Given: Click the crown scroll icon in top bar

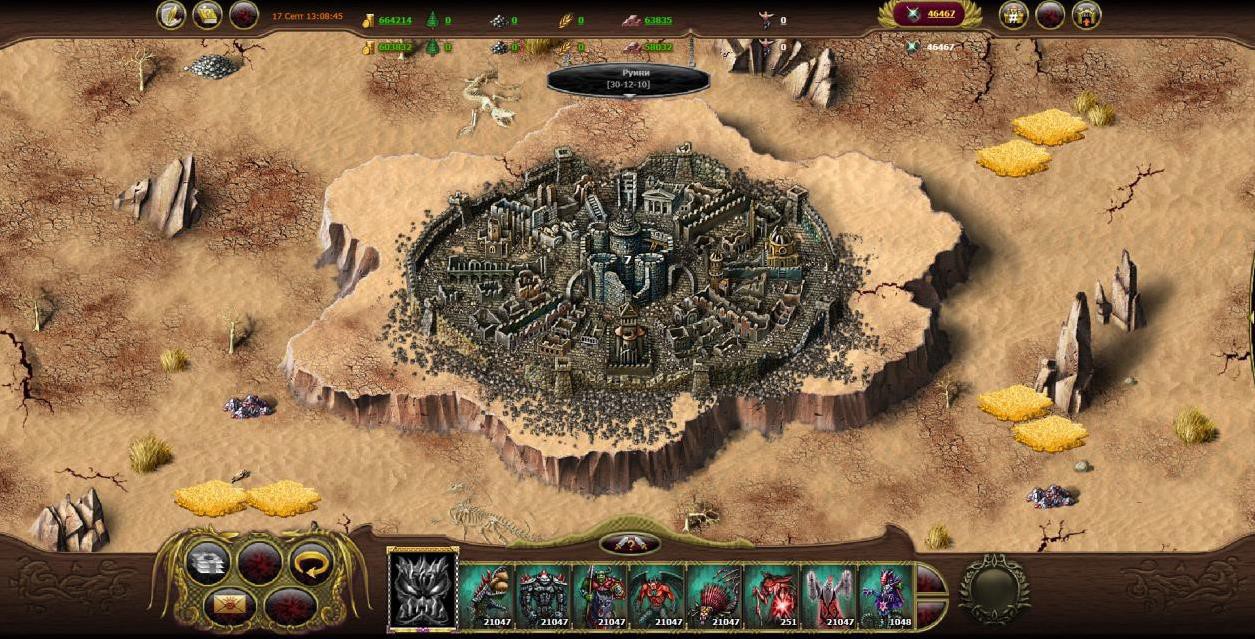Looking at the screenshot, I should [207, 15].
